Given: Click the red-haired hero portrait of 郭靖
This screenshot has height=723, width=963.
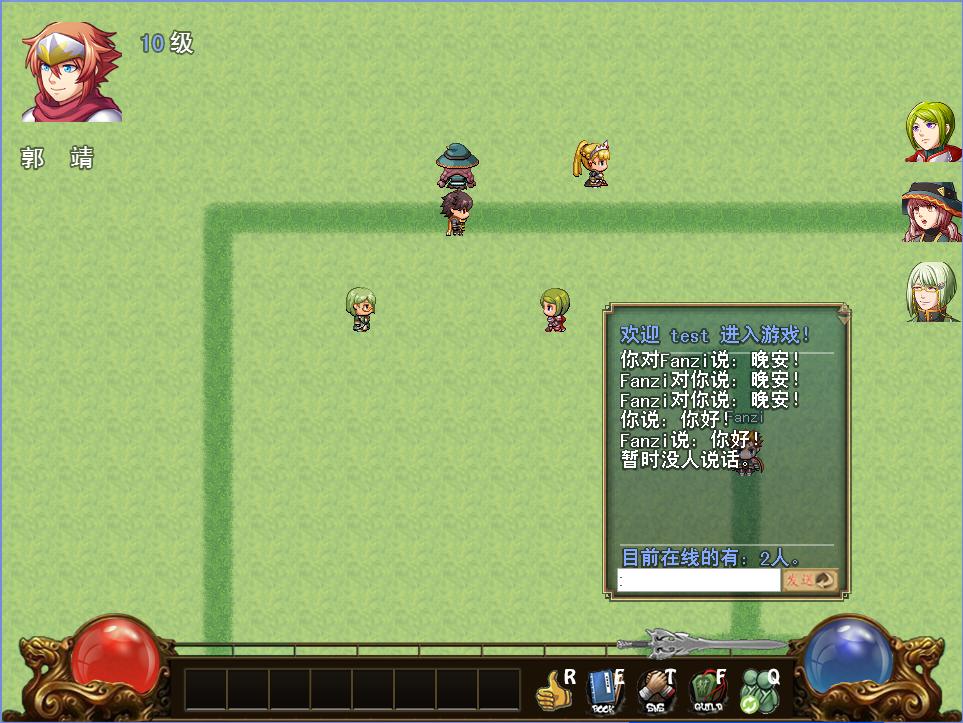Looking at the screenshot, I should point(72,72).
